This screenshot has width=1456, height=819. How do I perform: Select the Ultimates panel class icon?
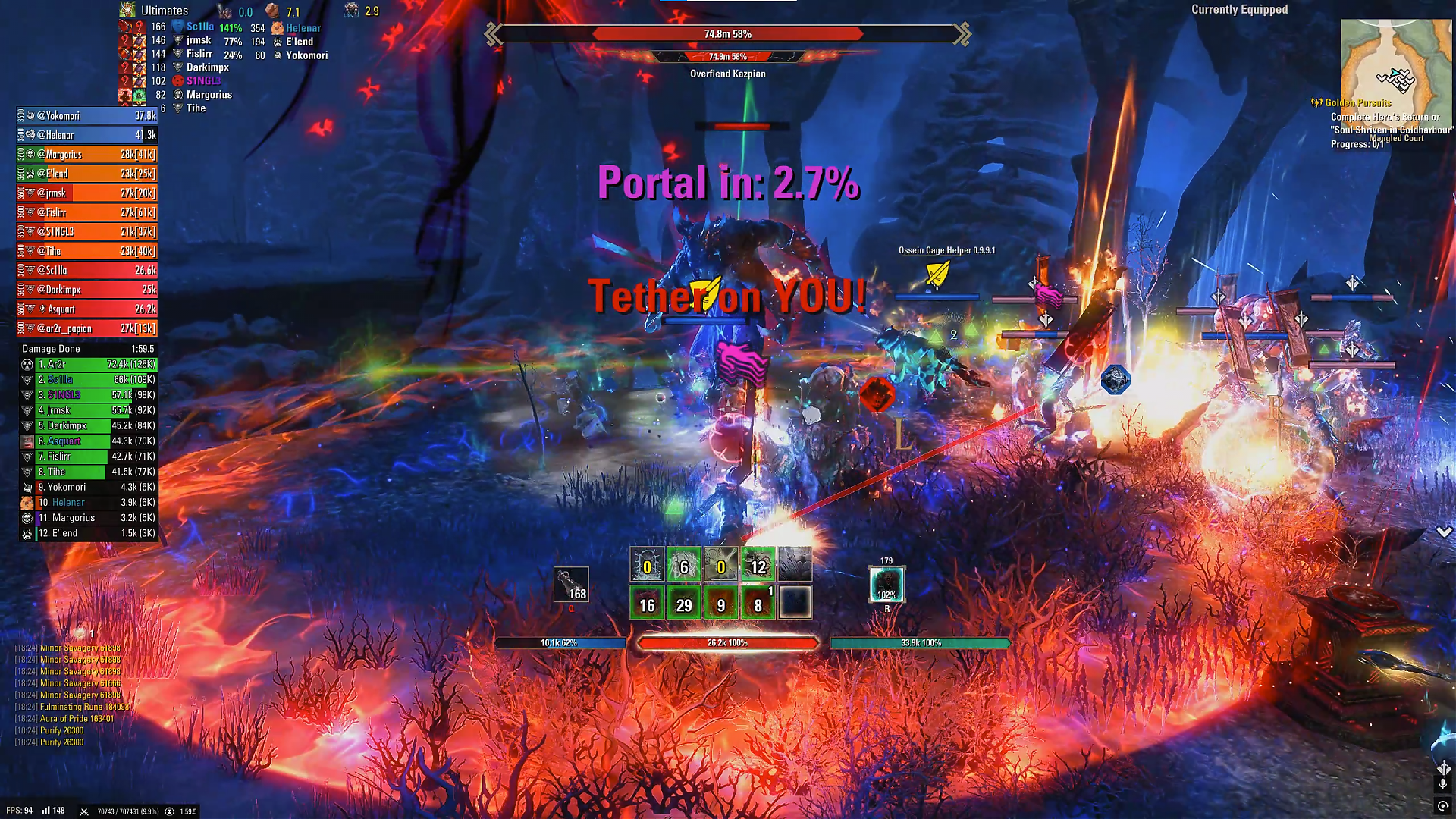coord(127,10)
